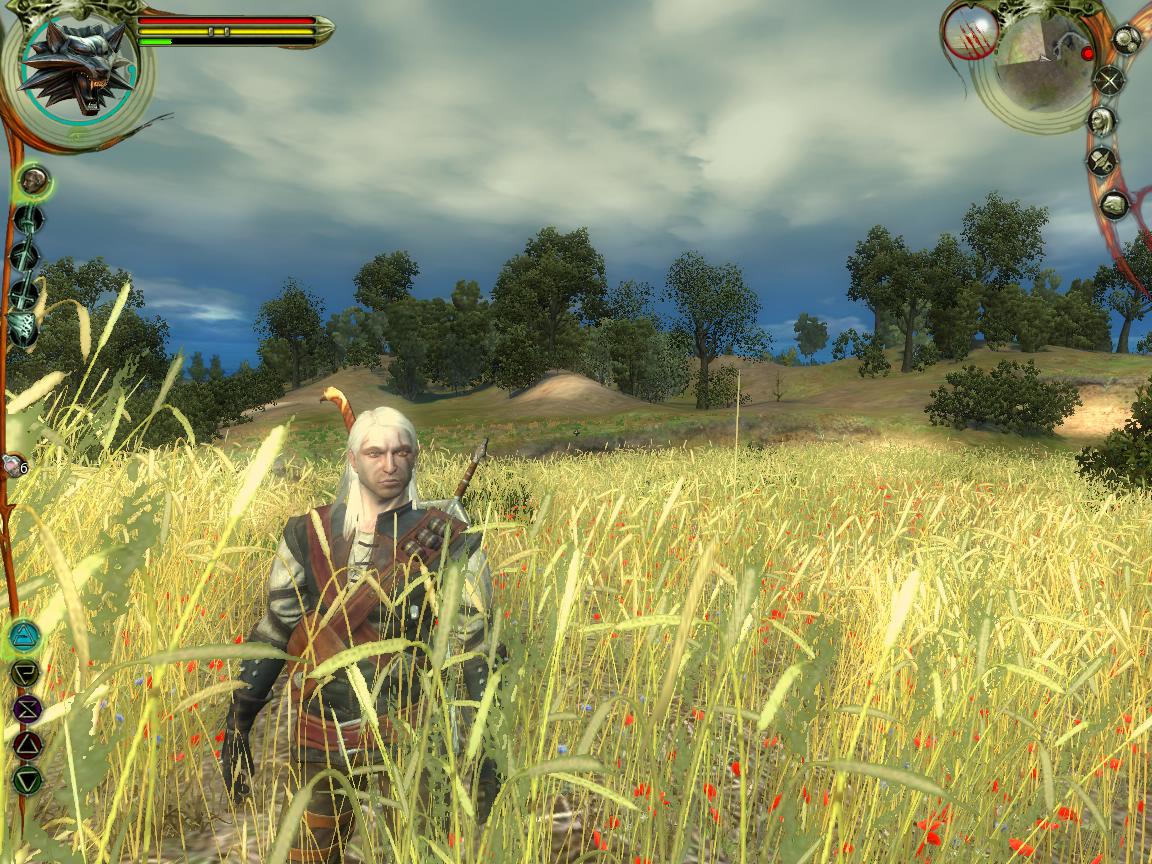Select the glowing blue Aard sign

click(x=25, y=635)
